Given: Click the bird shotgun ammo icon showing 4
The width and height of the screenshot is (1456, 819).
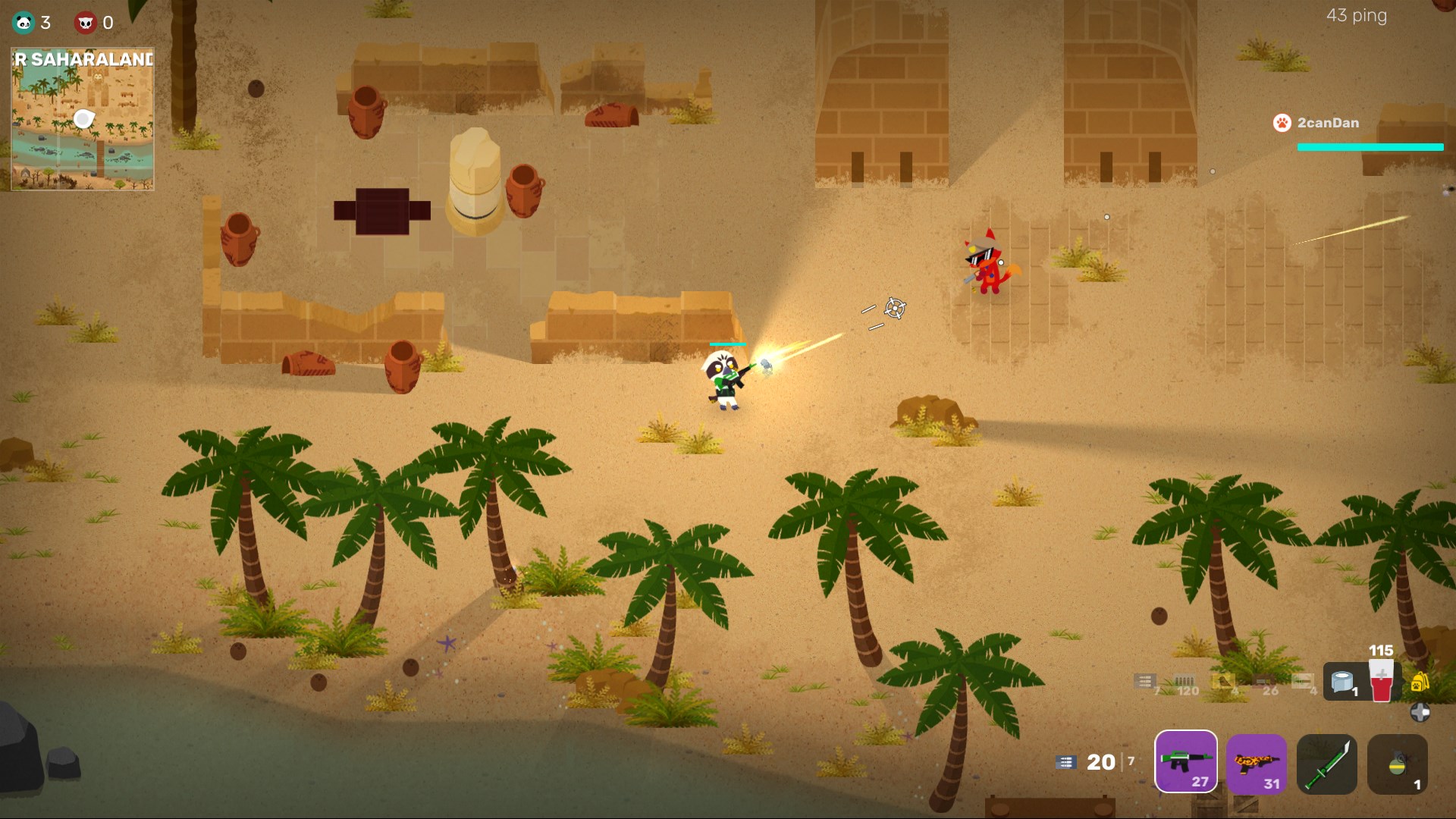Looking at the screenshot, I should [1223, 680].
